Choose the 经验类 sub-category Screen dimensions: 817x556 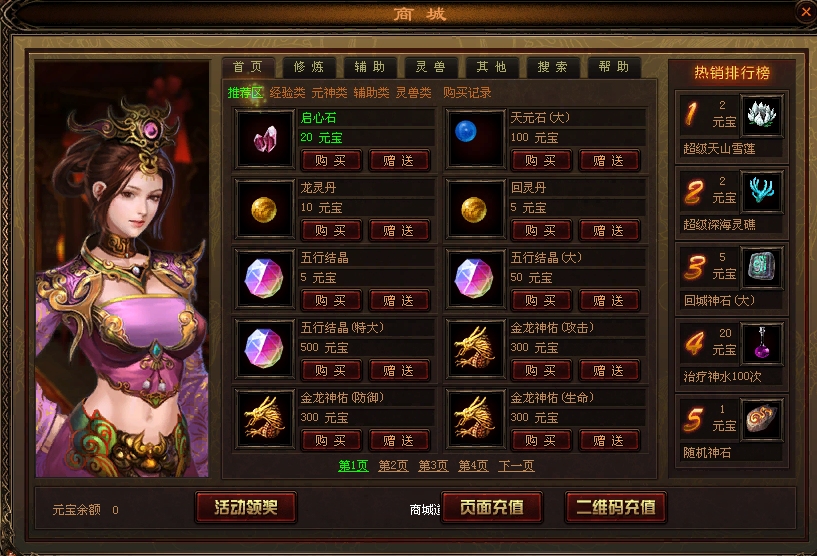coord(287,93)
